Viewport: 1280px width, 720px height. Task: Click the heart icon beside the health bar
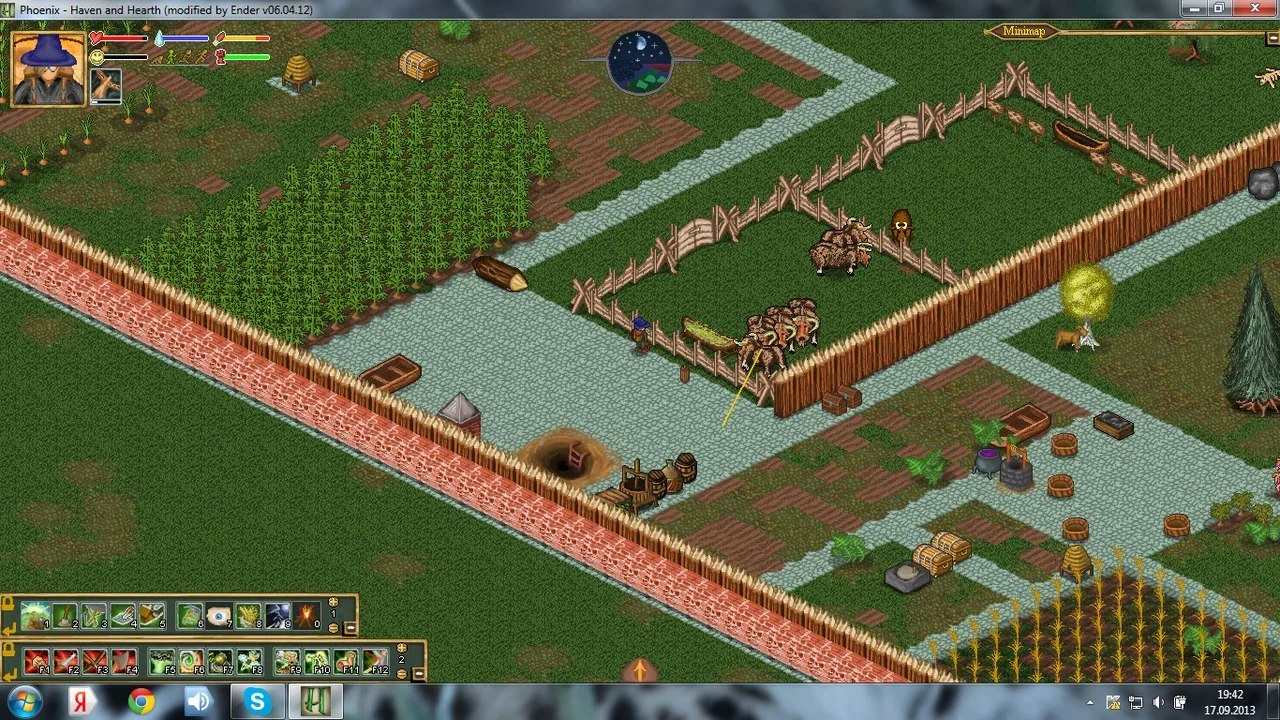click(x=95, y=38)
